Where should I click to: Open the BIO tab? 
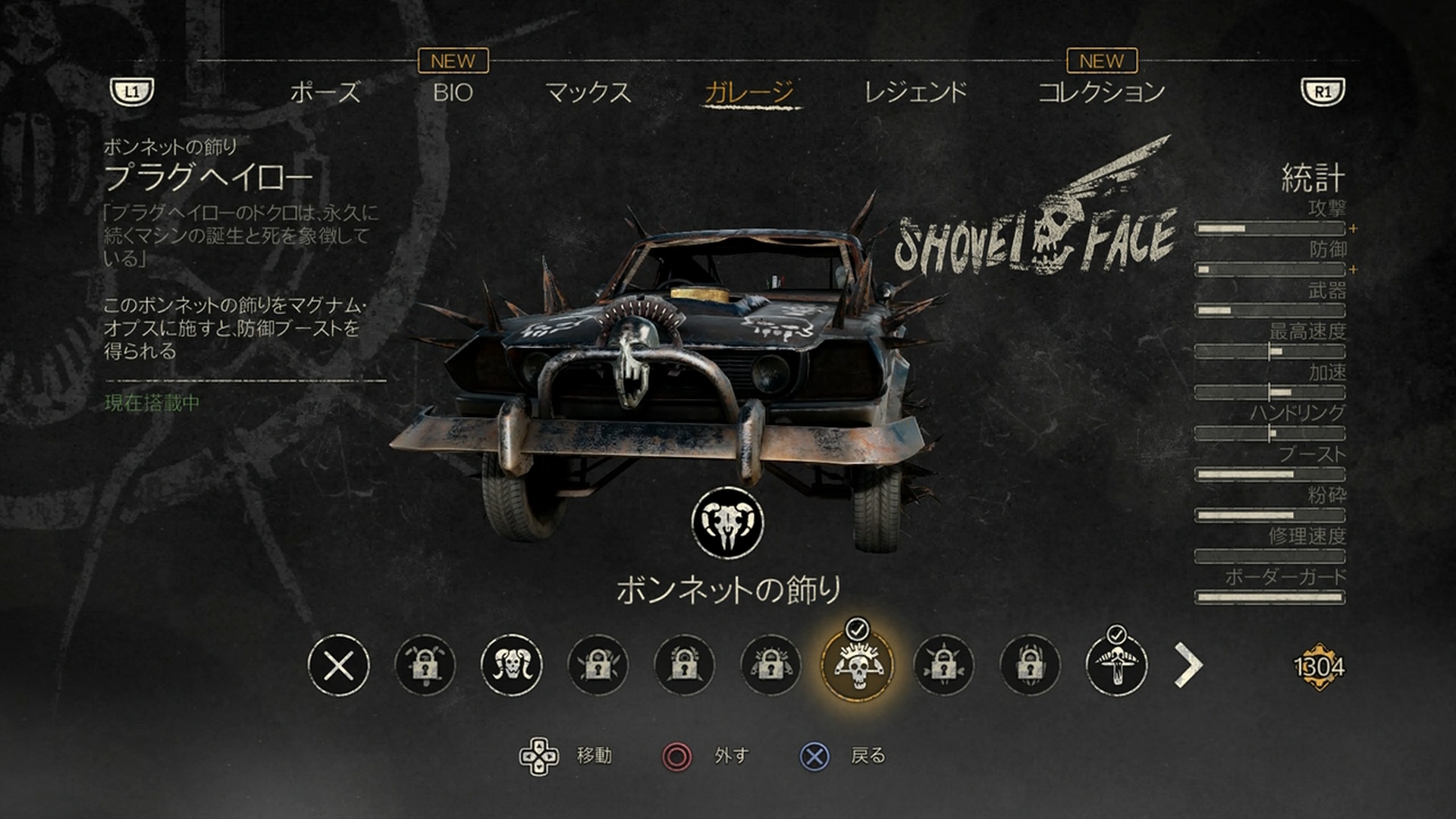point(453,93)
